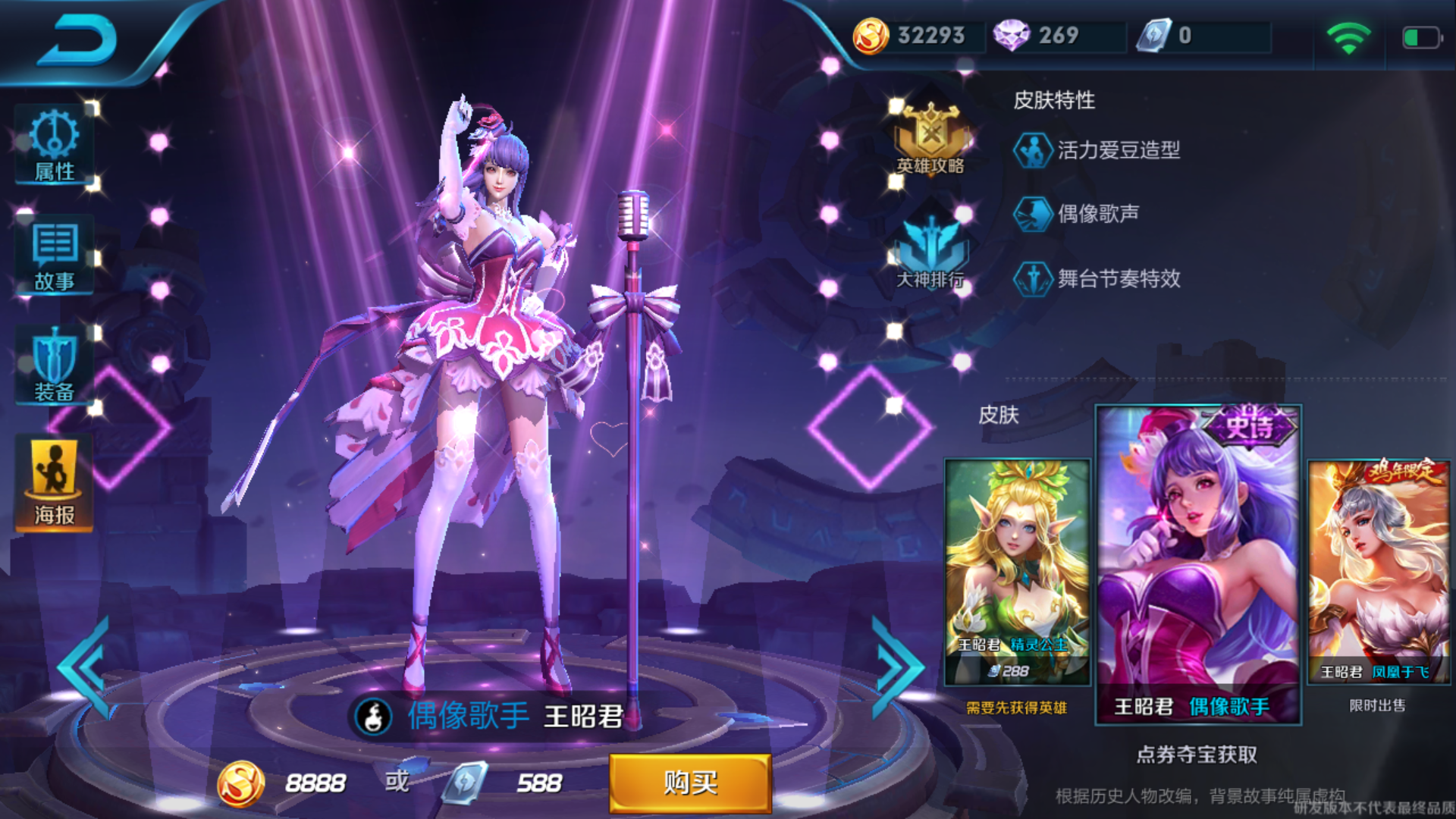Click the 偶像歌声 voice feature icon
1456x819 pixels.
[x=1032, y=214]
